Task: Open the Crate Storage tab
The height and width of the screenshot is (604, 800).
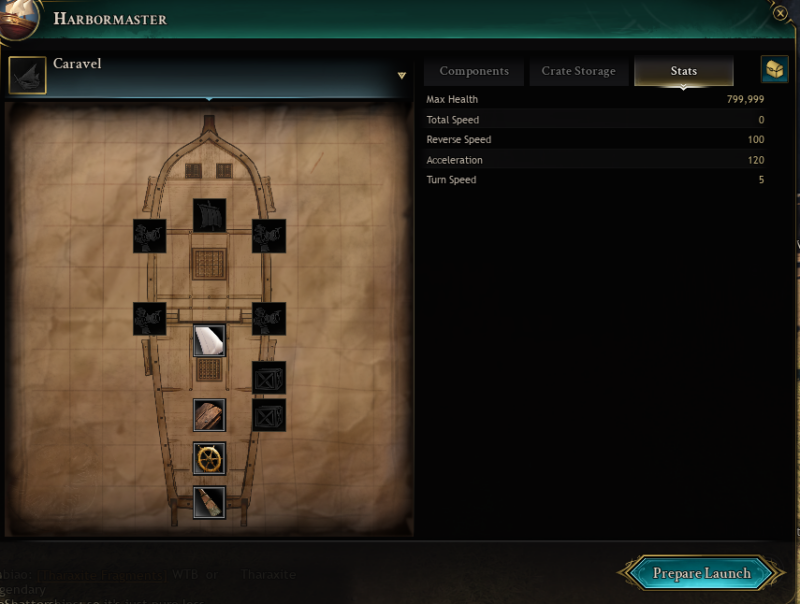Action: pos(579,71)
